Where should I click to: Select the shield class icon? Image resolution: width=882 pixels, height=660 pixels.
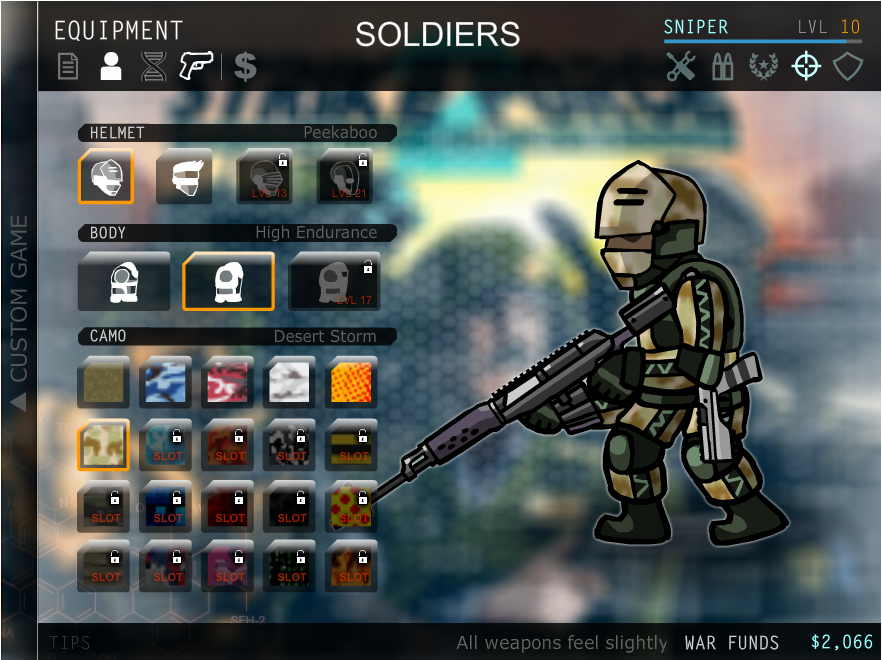[x=848, y=67]
